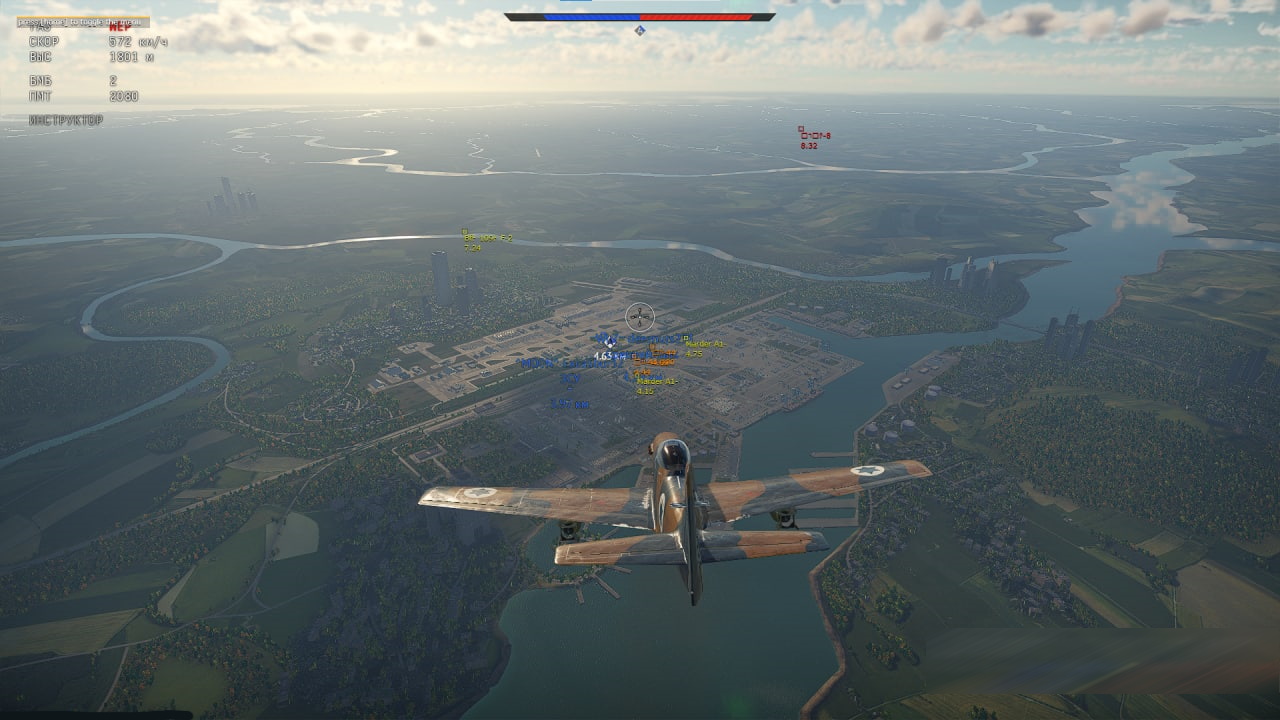Click the propeller pitch indicator circle
This screenshot has width=1280, height=720.
(639, 317)
